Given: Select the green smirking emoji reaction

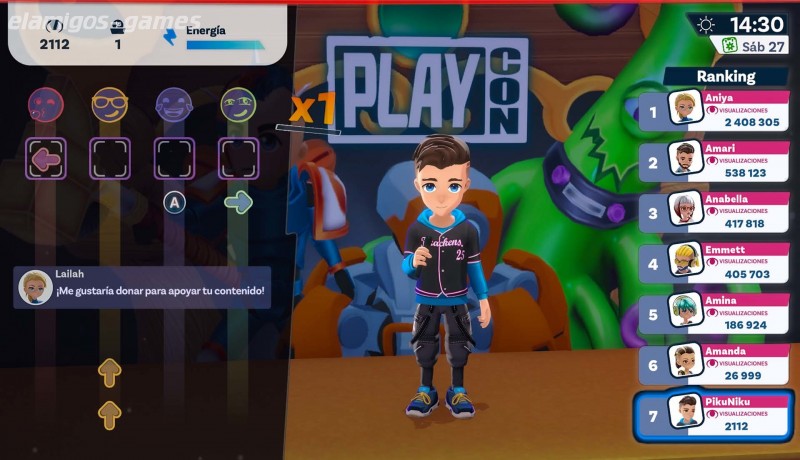Looking at the screenshot, I should pos(238,103).
